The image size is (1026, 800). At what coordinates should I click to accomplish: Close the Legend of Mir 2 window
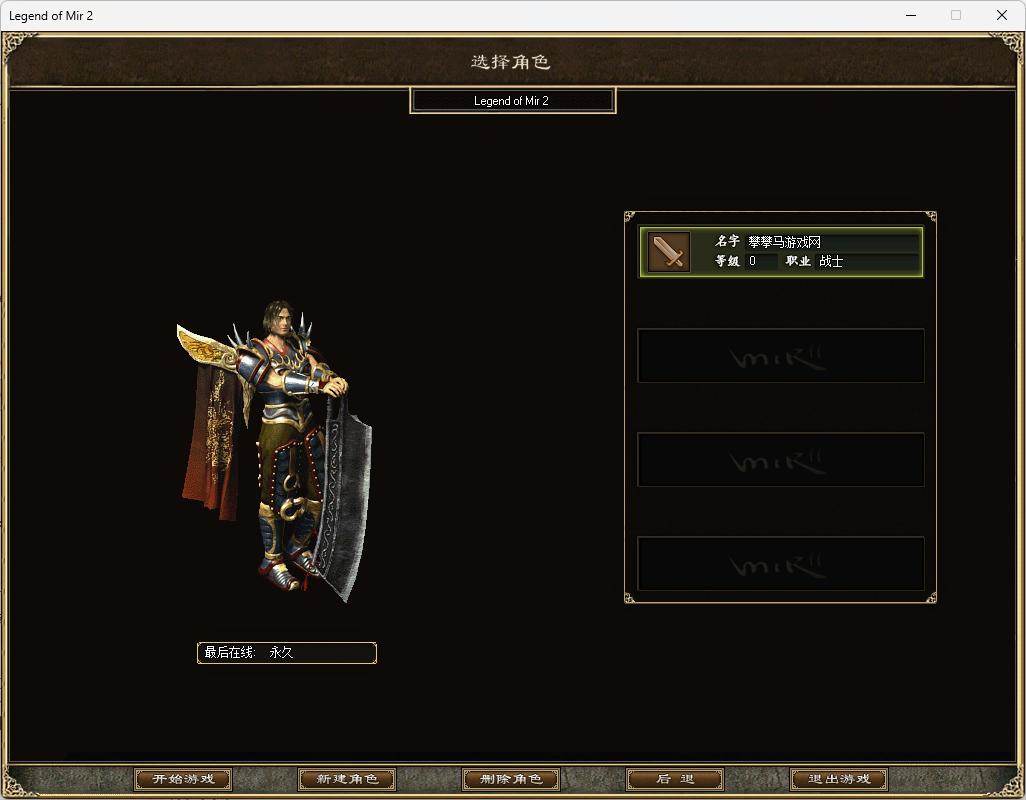[x=1002, y=15]
